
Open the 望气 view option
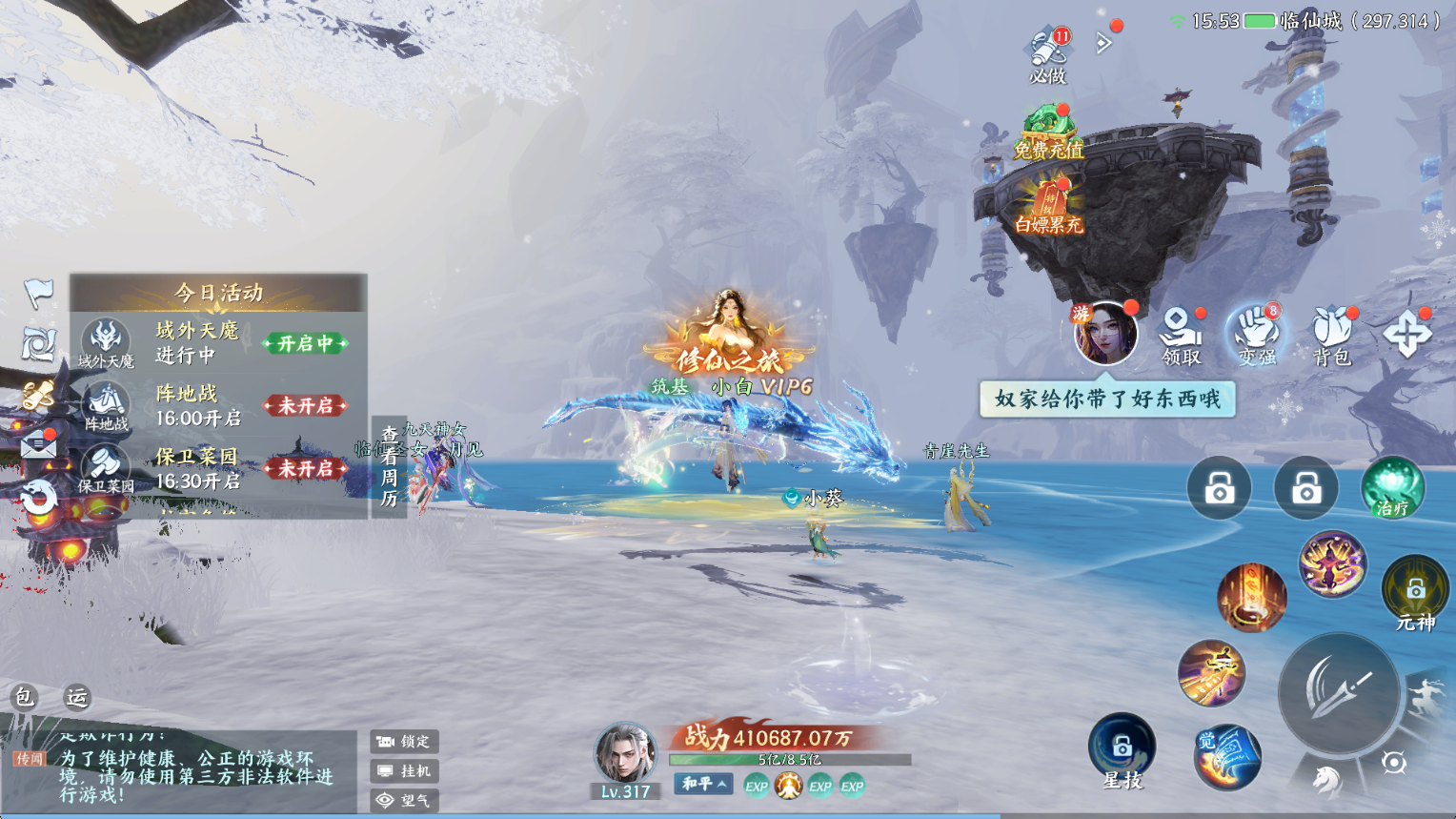coord(404,800)
